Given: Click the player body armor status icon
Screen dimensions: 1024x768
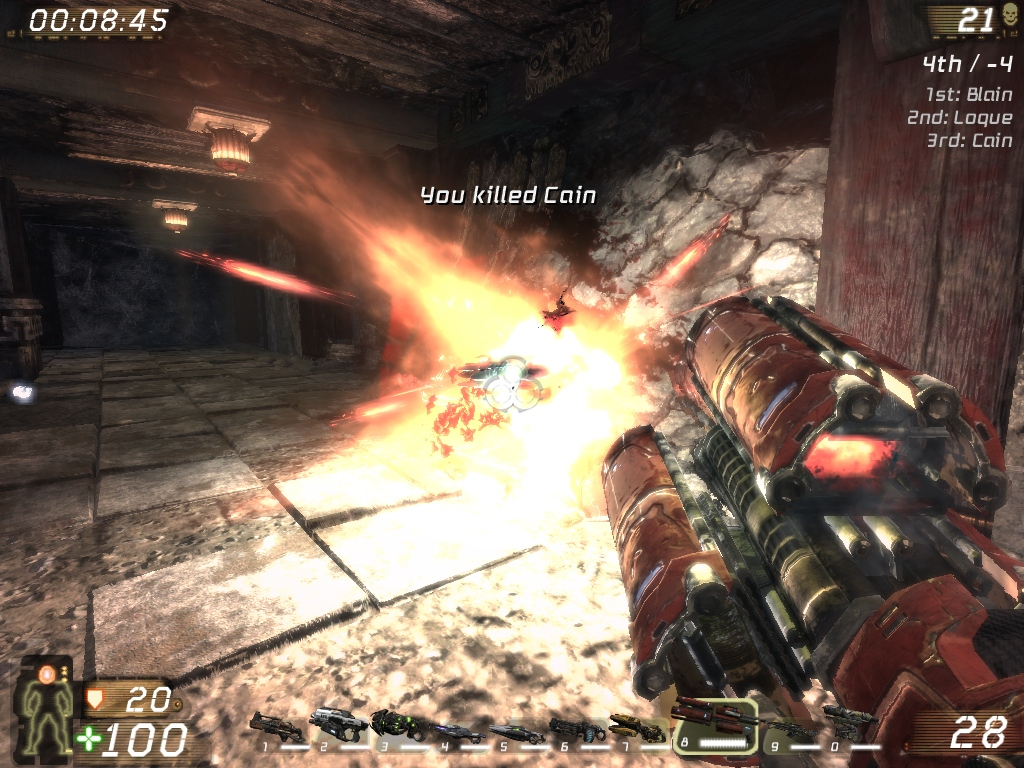Looking at the screenshot, I should tap(47, 707).
